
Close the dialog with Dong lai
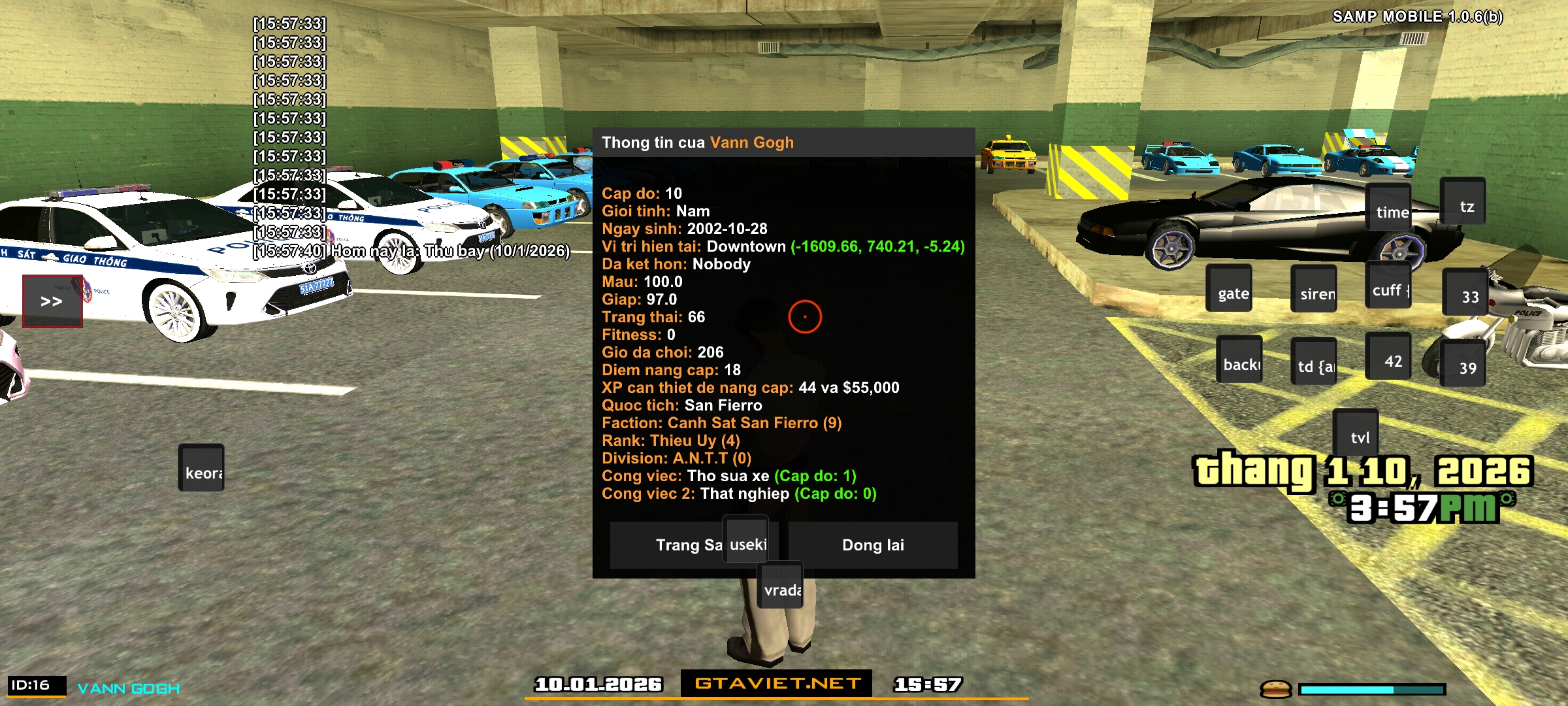click(873, 545)
